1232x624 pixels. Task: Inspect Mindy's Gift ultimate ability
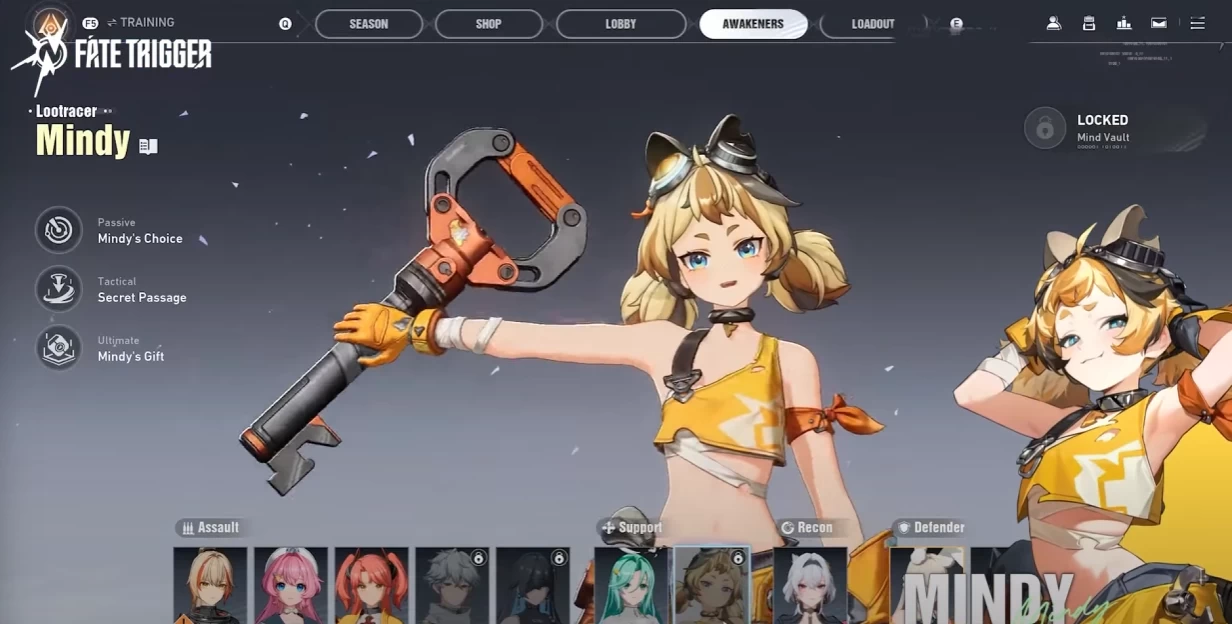tap(59, 348)
